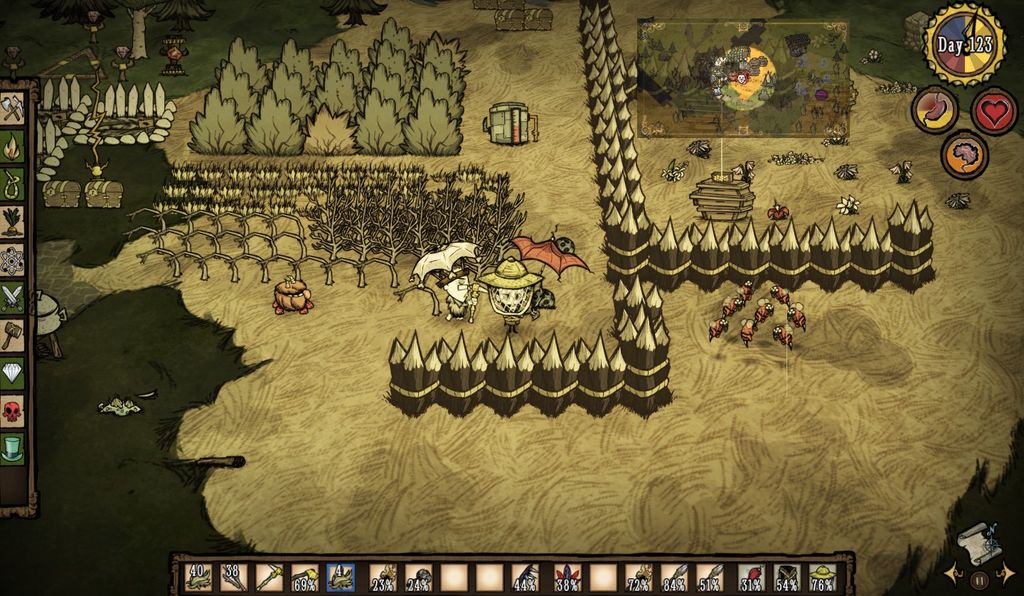Open the Refine diamond crafting tab
Image resolution: width=1024 pixels, height=596 pixels.
tap(12, 372)
